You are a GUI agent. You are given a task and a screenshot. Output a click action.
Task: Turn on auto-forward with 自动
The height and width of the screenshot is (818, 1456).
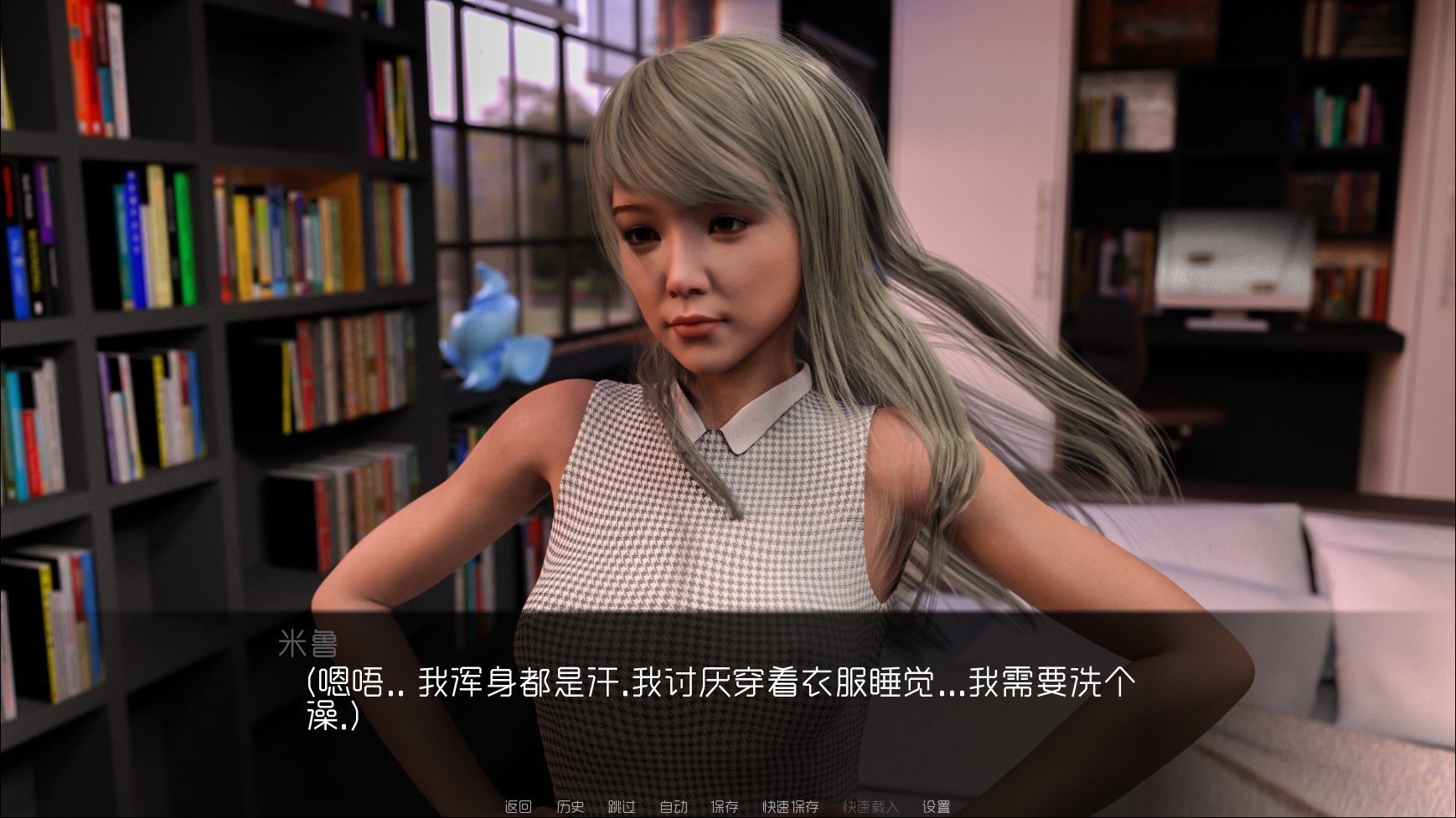(674, 806)
